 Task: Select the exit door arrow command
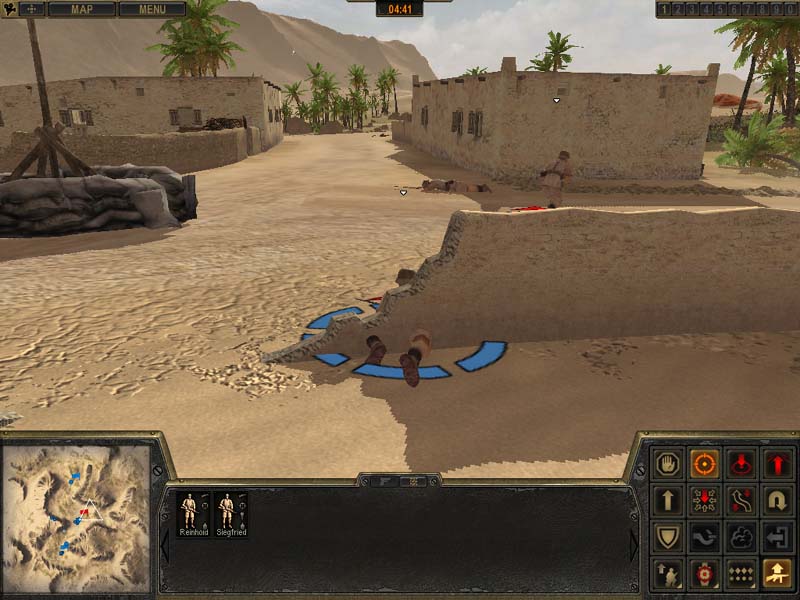777,537
